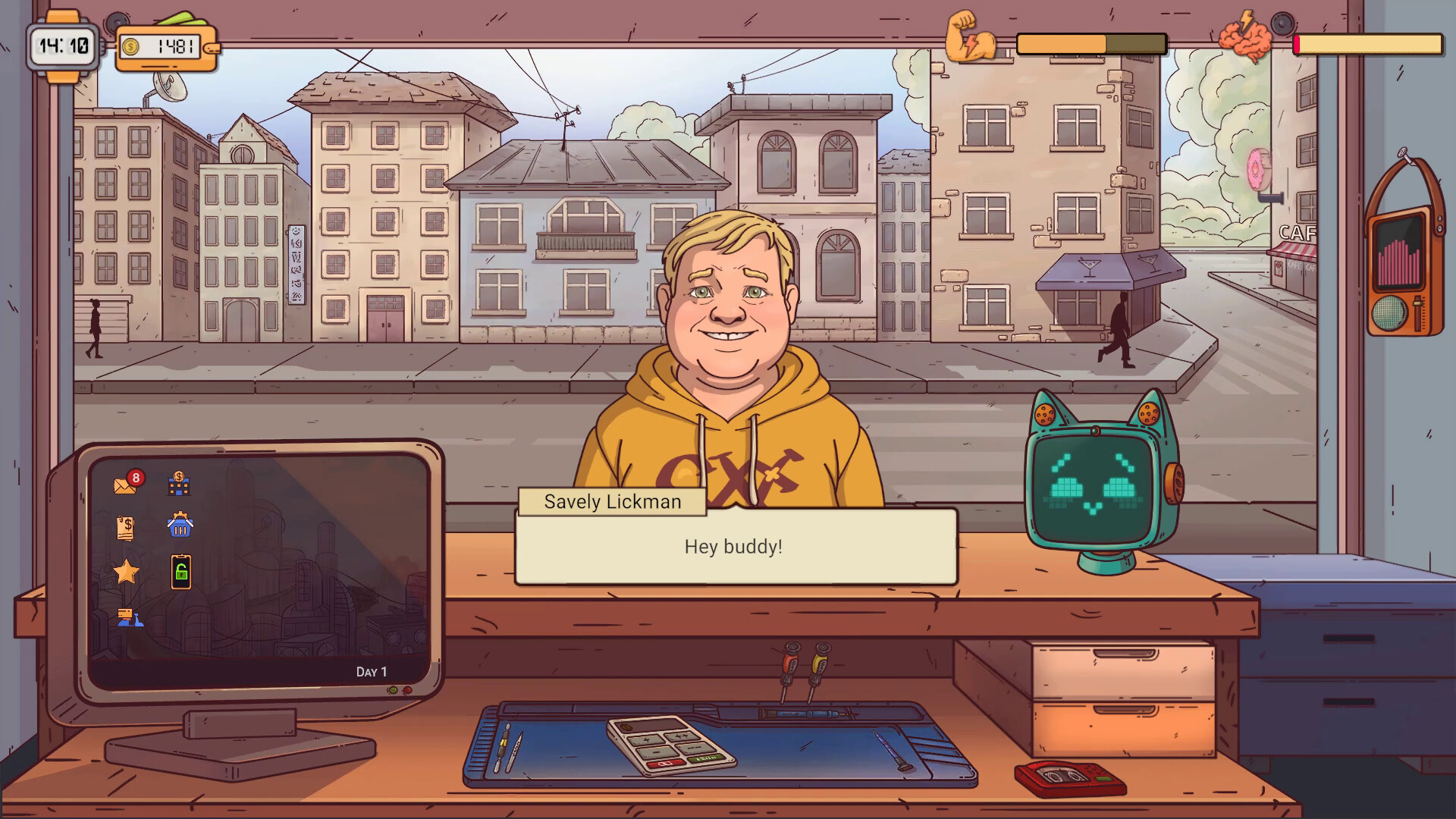
Task: Adjust the volume slider on the wall radio
Action: [x=1417, y=303]
